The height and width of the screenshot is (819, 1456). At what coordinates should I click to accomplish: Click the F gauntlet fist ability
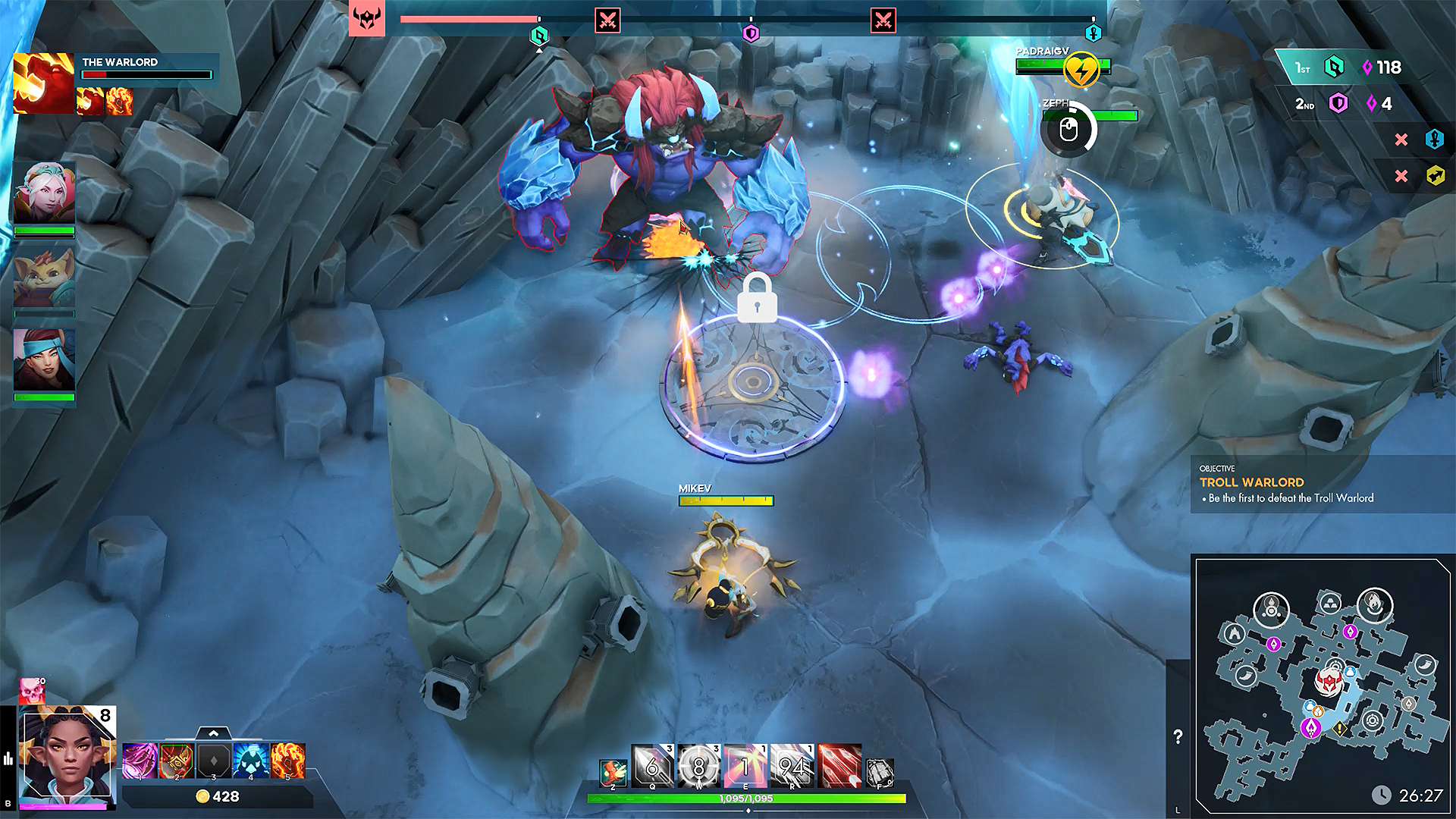[x=880, y=773]
